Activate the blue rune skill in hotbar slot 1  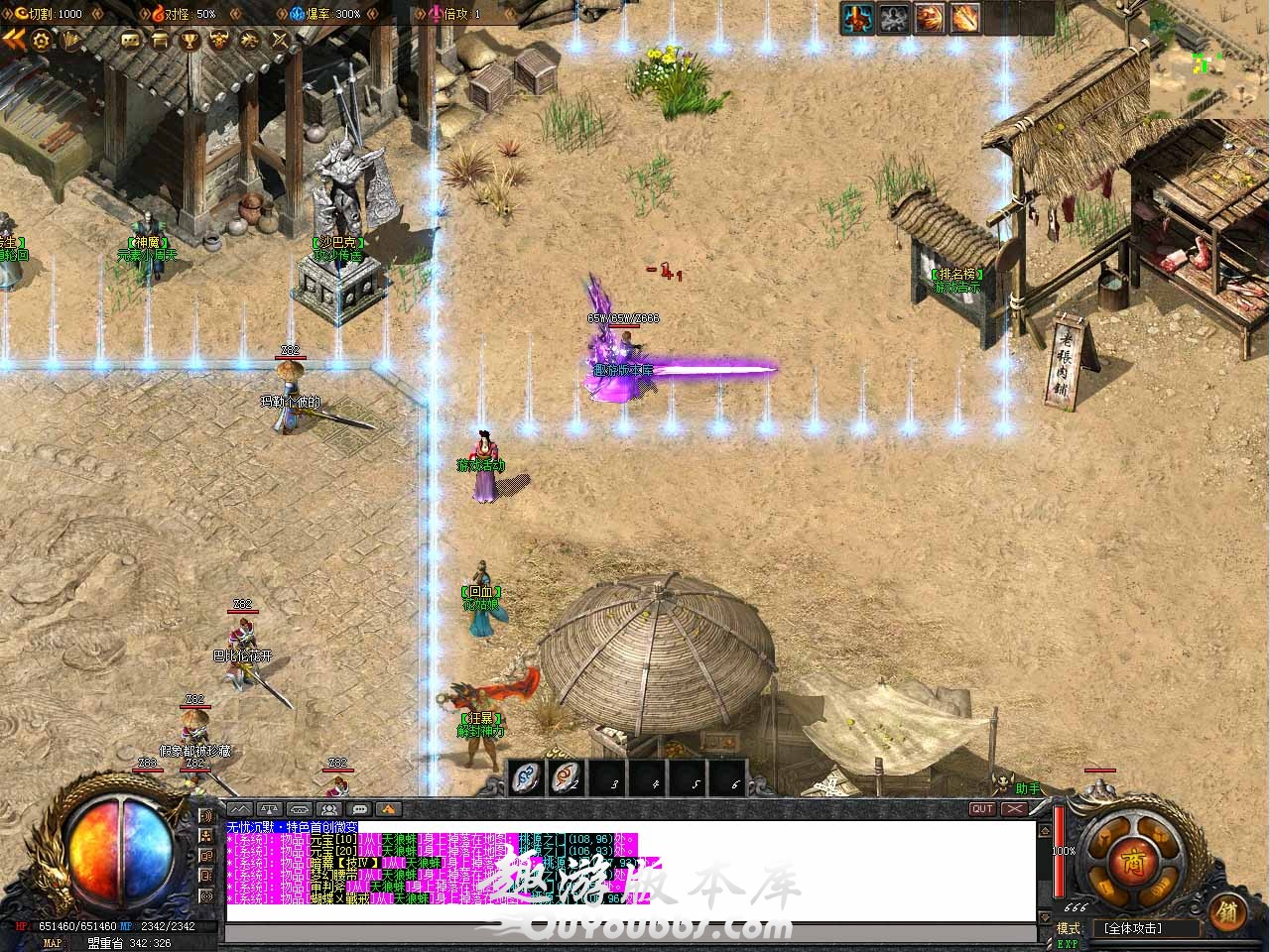tap(528, 777)
